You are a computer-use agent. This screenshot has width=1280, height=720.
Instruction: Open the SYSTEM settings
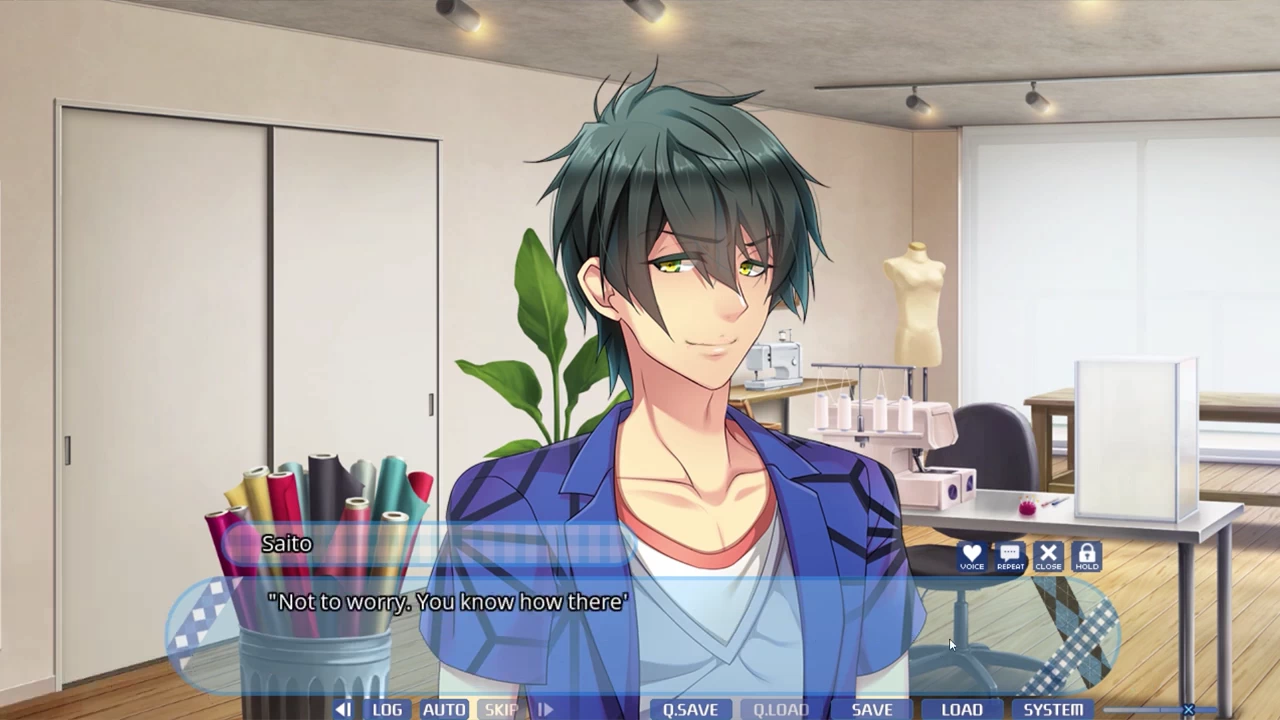pos(1053,709)
